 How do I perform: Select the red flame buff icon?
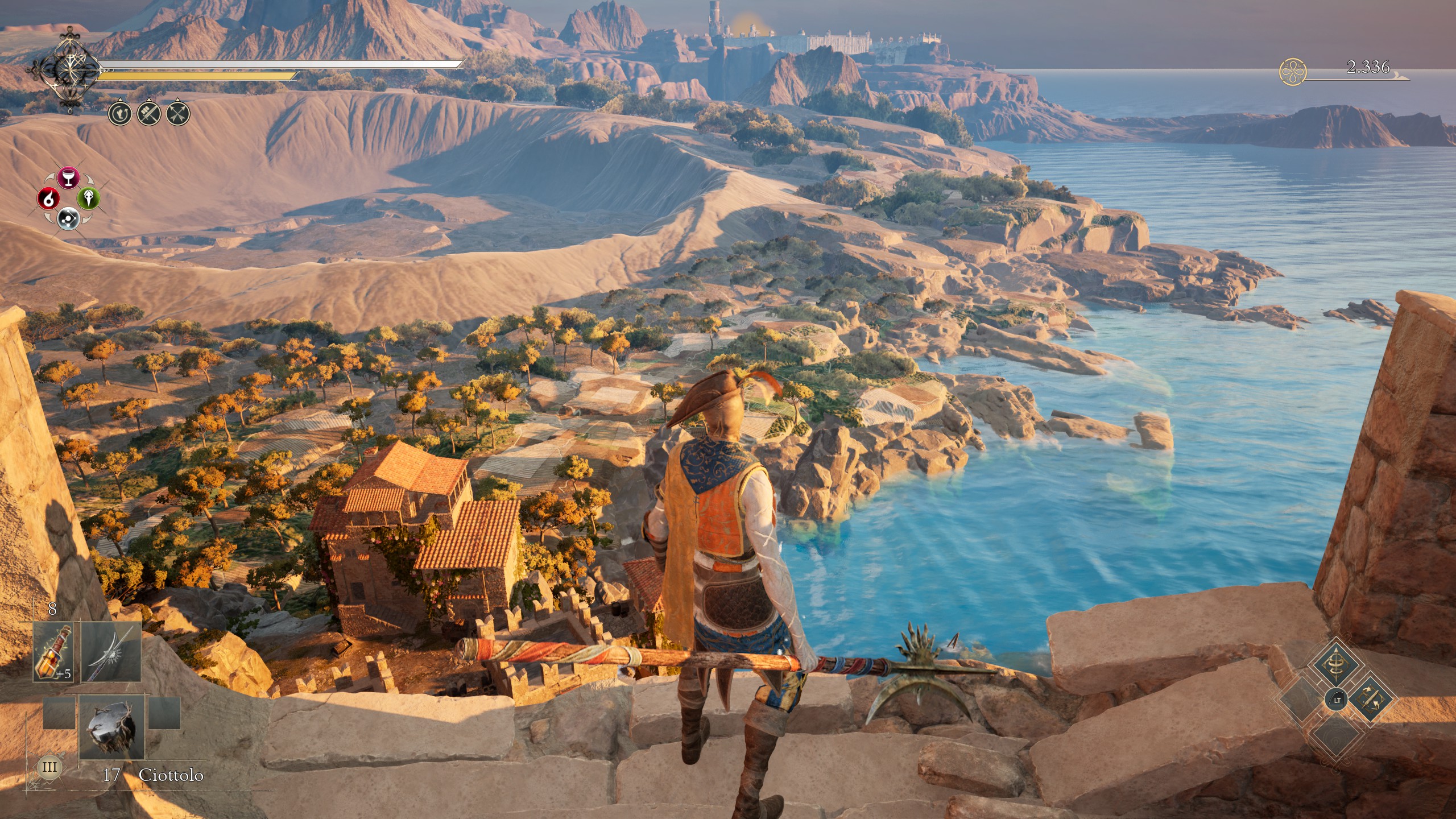[48, 198]
